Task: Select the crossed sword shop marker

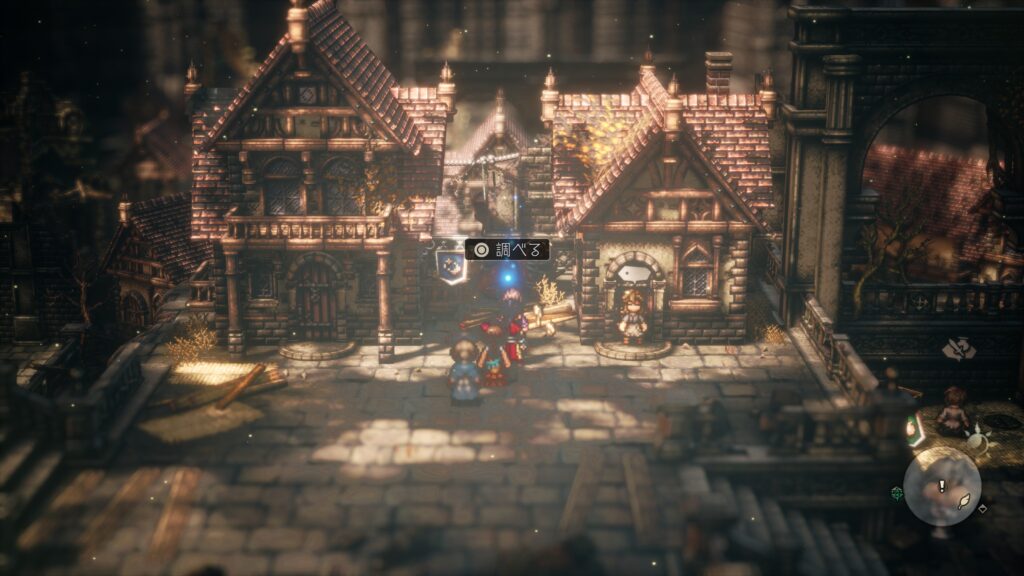Action: (x=959, y=349)
